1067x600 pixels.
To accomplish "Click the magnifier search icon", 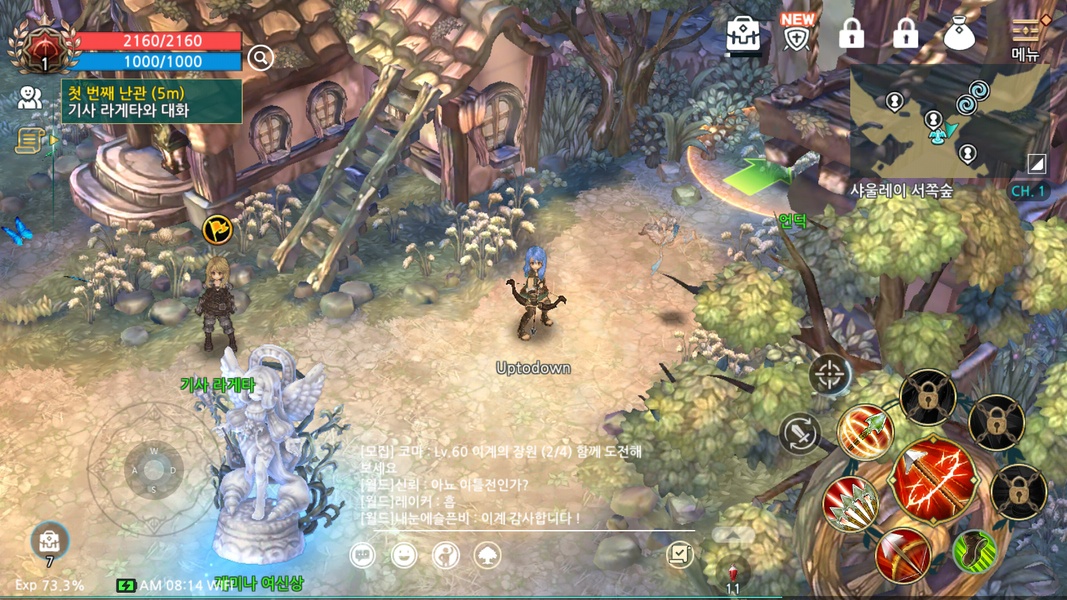I will [x=260, y=58].
